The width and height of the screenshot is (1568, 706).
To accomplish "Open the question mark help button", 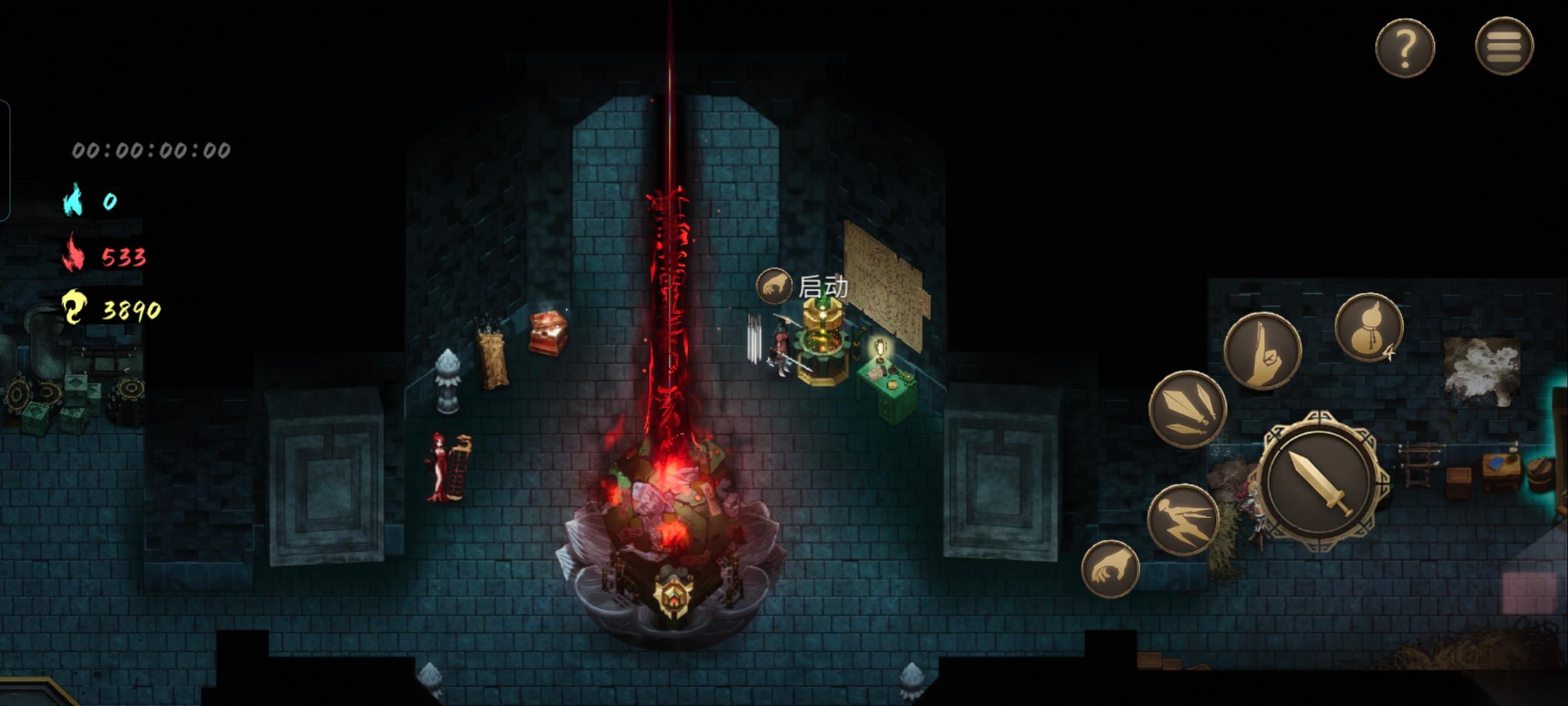I will [1404, 48].
